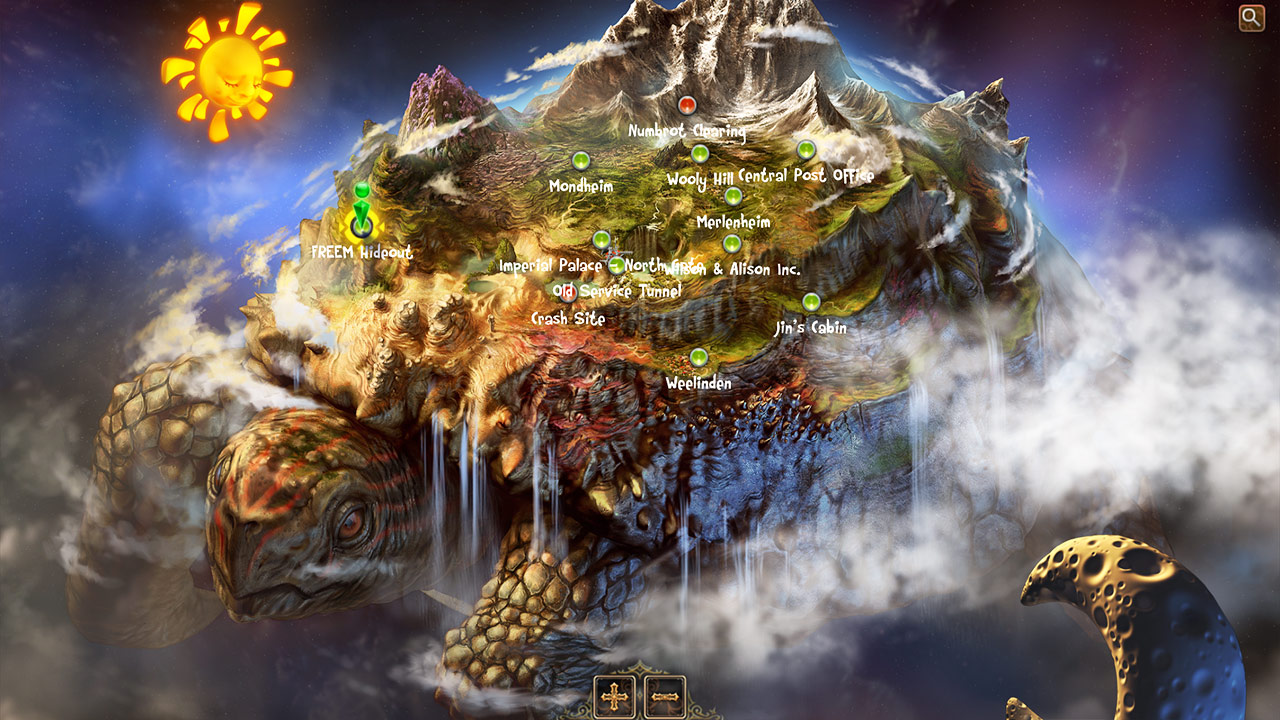
Task: Select the green marker above Mondheim
Action: coord(579,158)
